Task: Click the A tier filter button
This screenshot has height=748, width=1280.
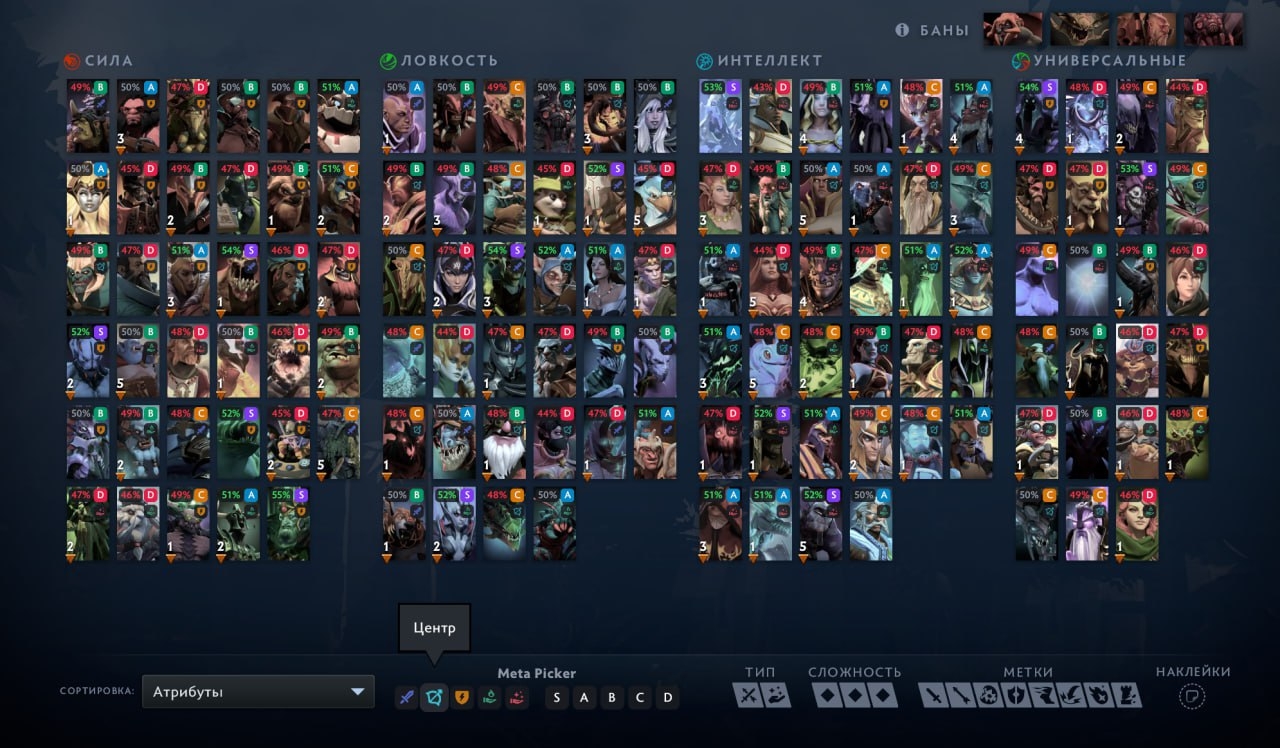Action: click(584, 697)
